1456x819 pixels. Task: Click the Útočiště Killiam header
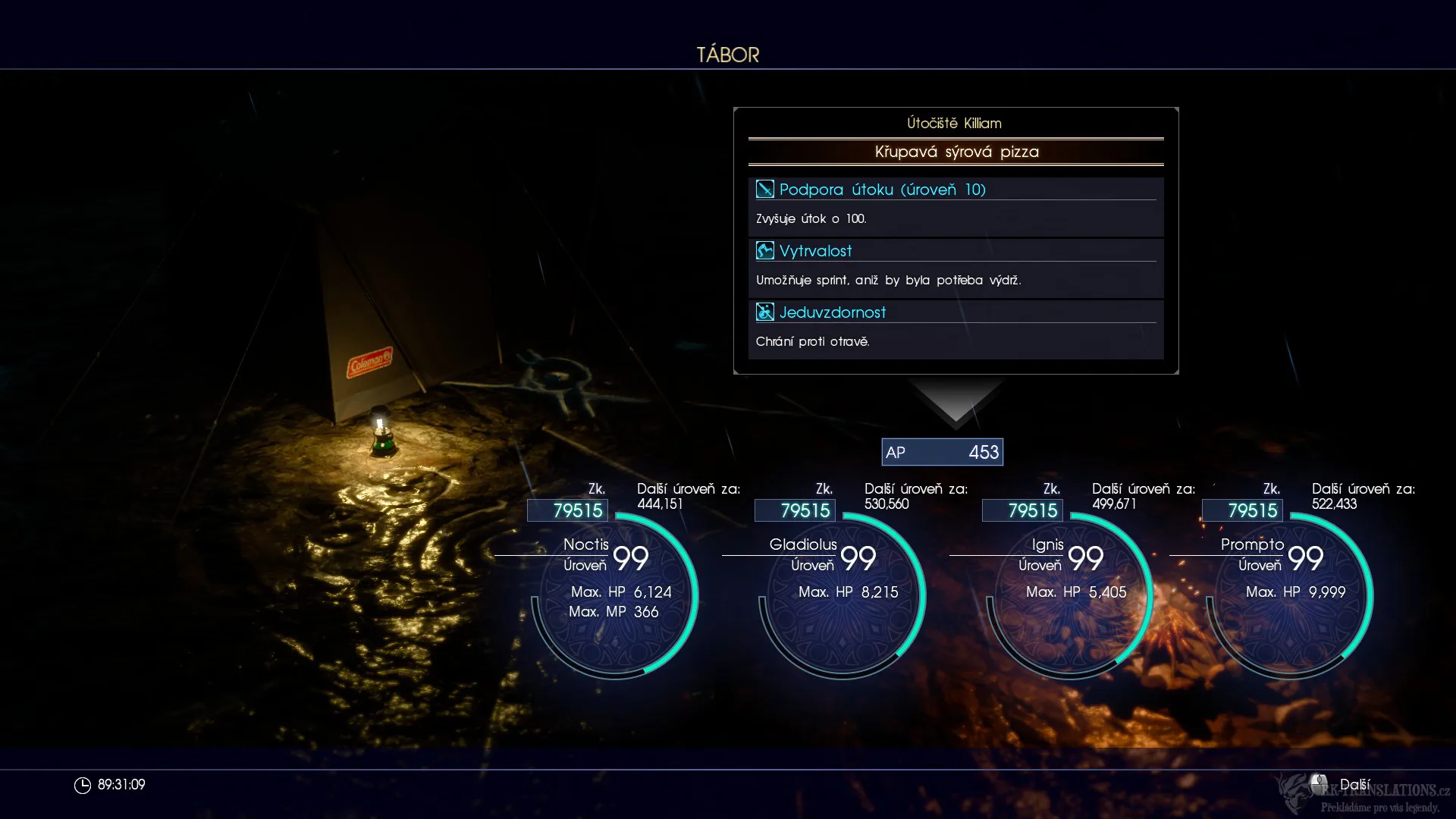954,123
